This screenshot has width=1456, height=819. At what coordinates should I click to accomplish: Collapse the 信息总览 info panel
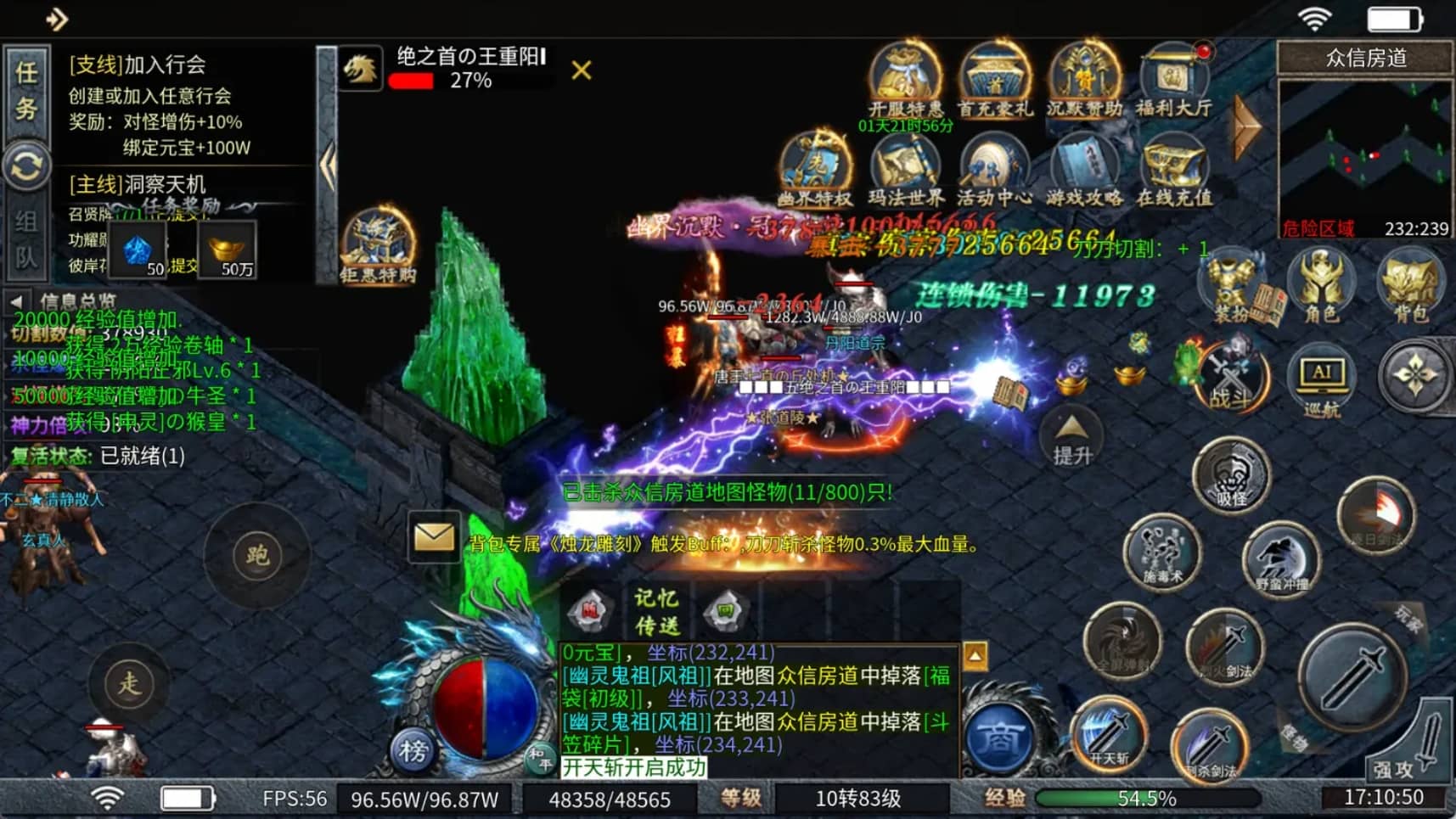point(17,302)
